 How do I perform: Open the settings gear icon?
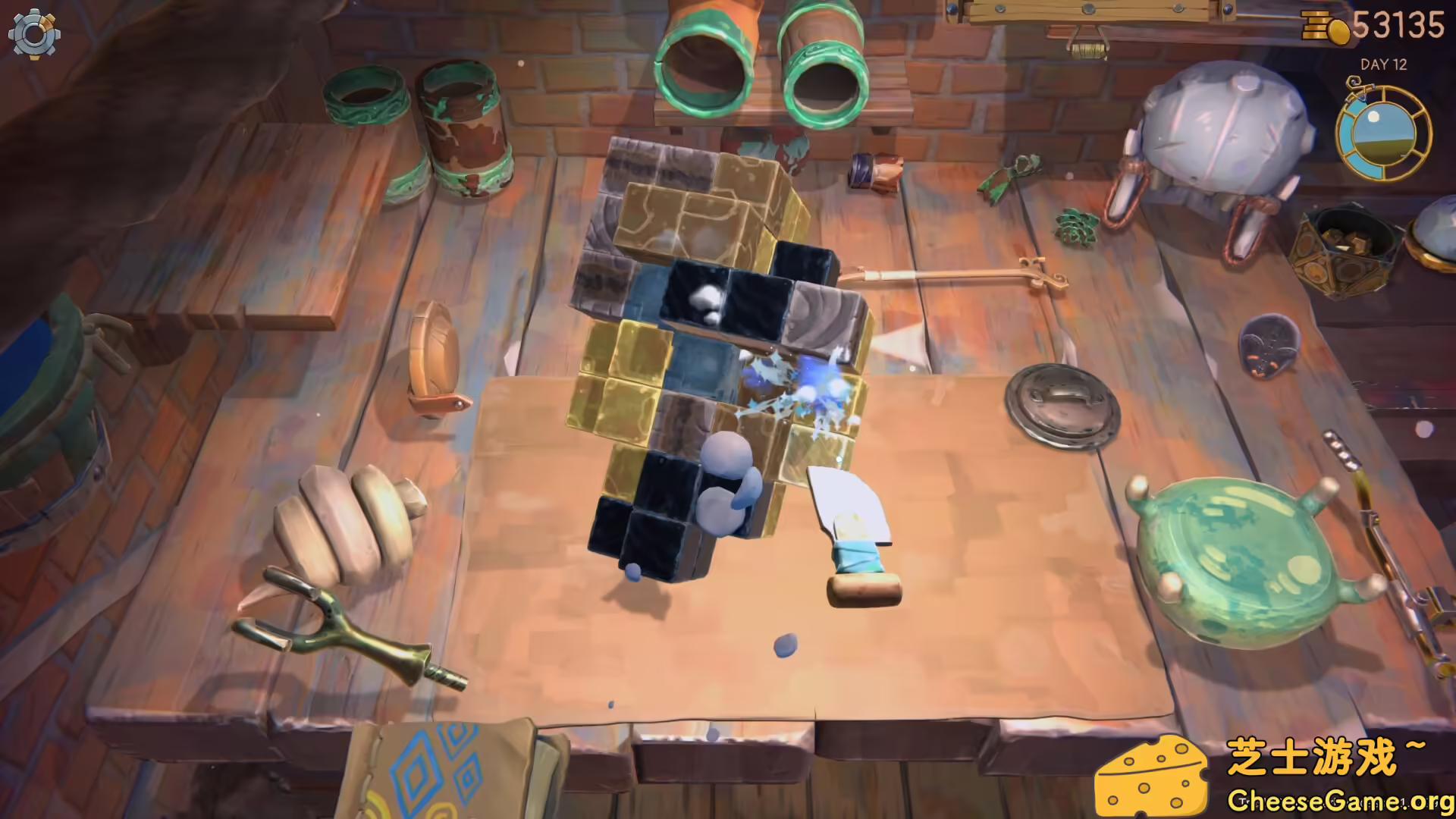[x=33, y=36]
